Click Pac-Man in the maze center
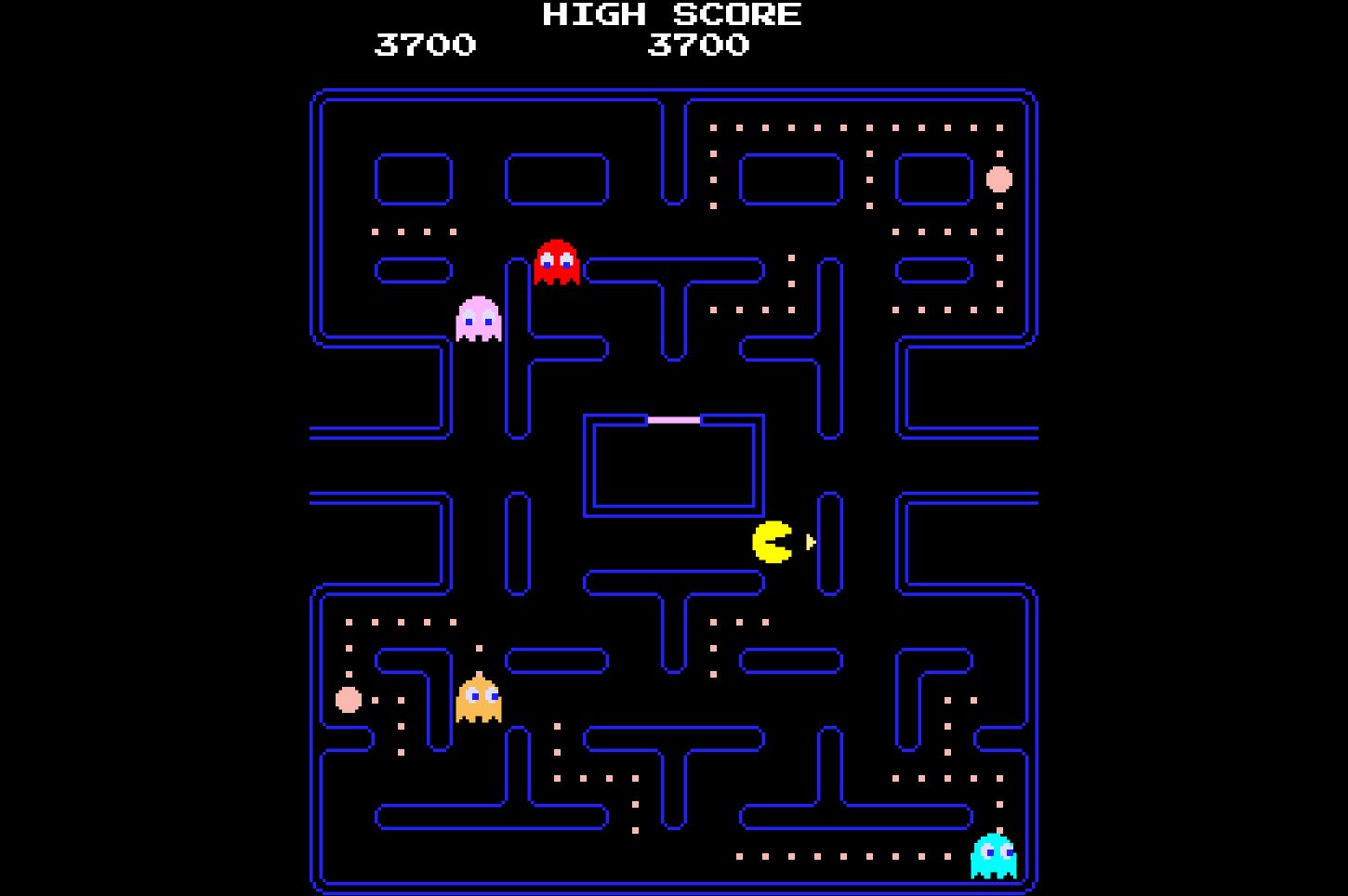1348x896 pixels. [x=770, y=541]
